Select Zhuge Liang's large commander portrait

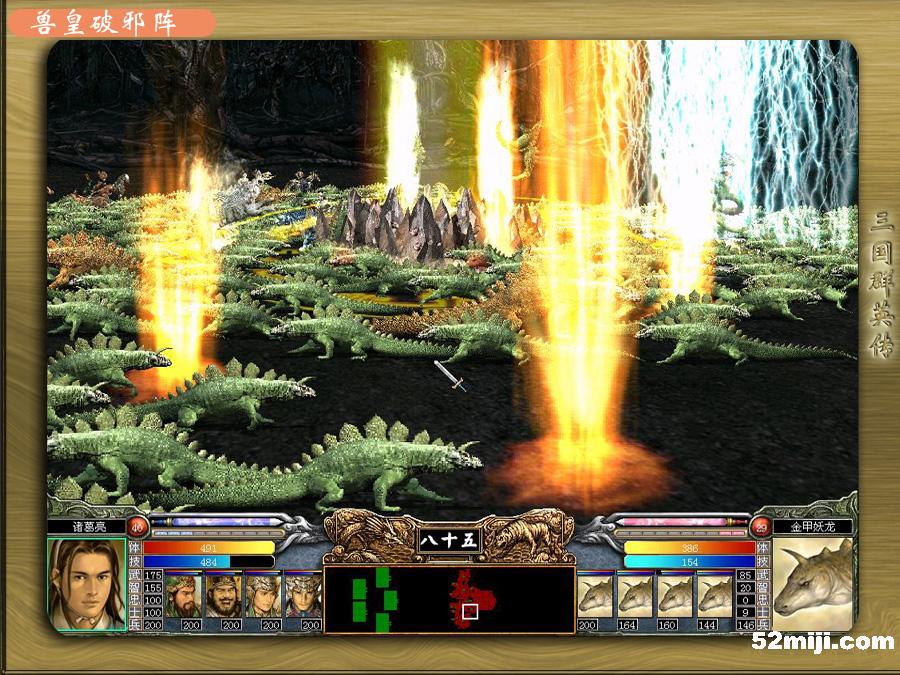point(86,584)
